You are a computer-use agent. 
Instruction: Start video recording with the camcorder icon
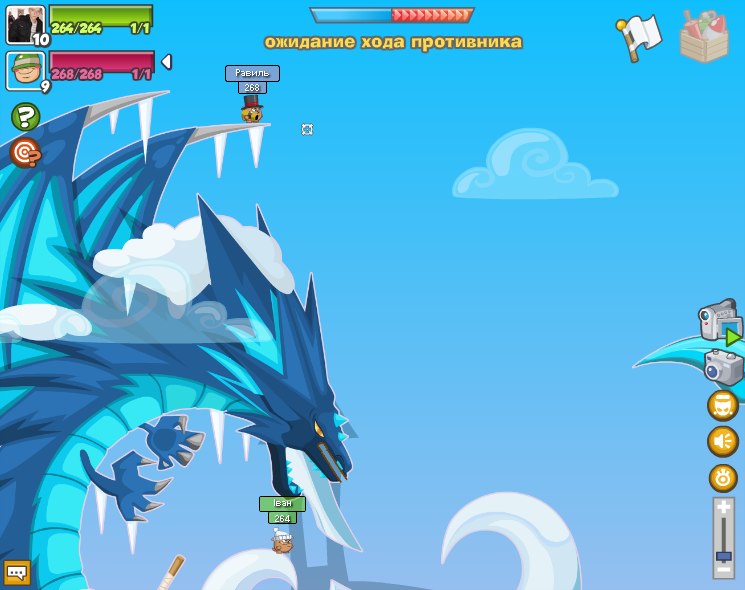pyautogui.click(x=719, y=323)
